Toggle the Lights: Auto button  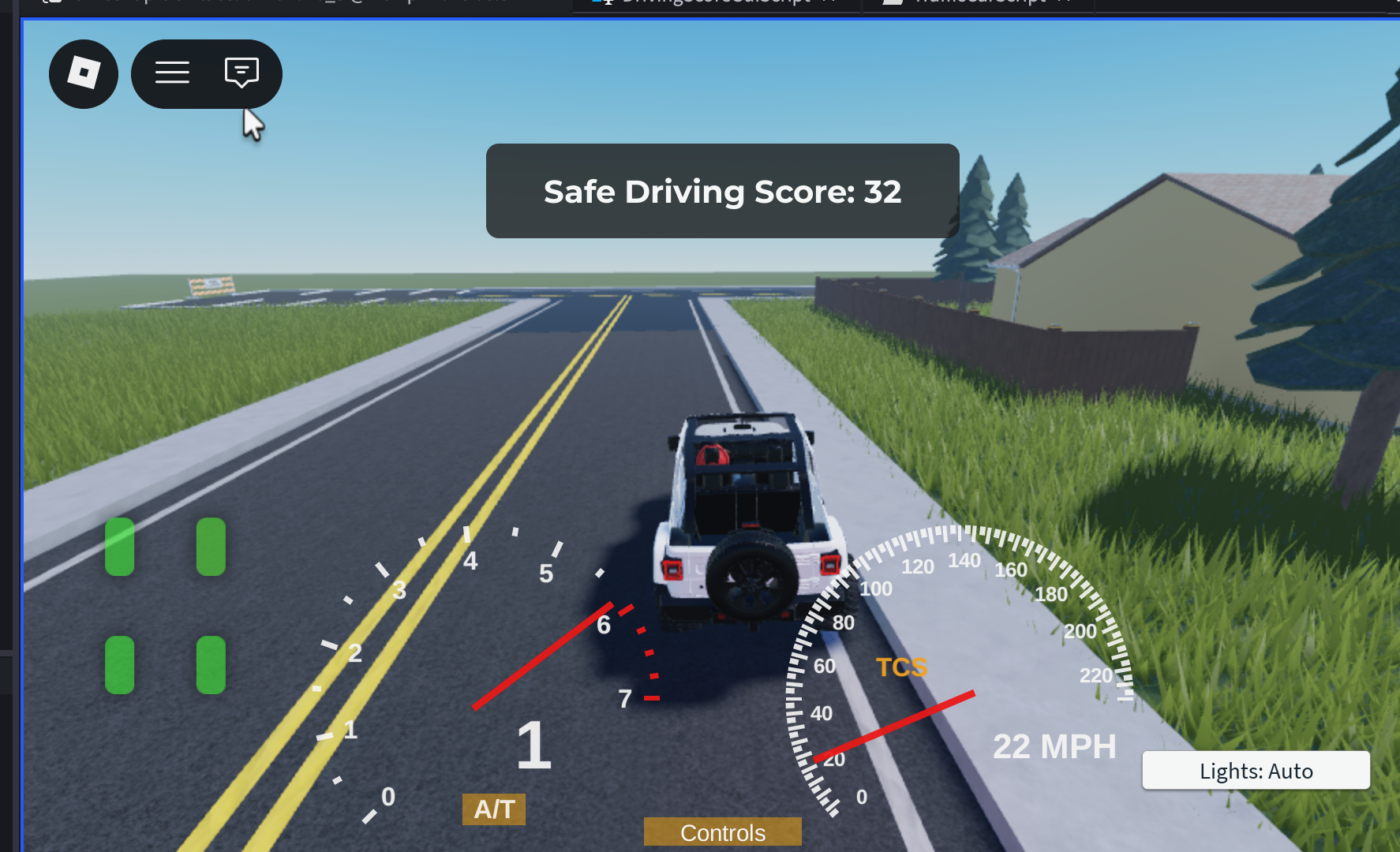pos(1256,771)
